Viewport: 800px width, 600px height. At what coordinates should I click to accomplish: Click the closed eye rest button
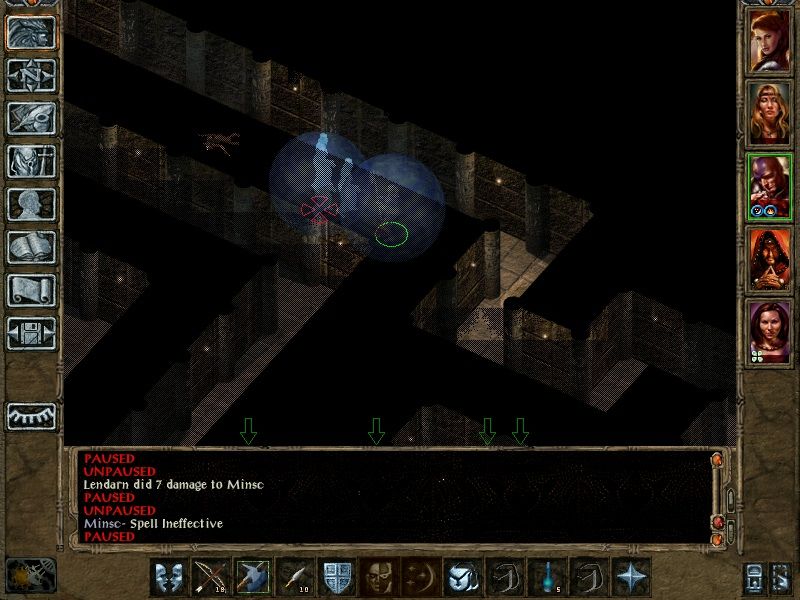(31, 415)
